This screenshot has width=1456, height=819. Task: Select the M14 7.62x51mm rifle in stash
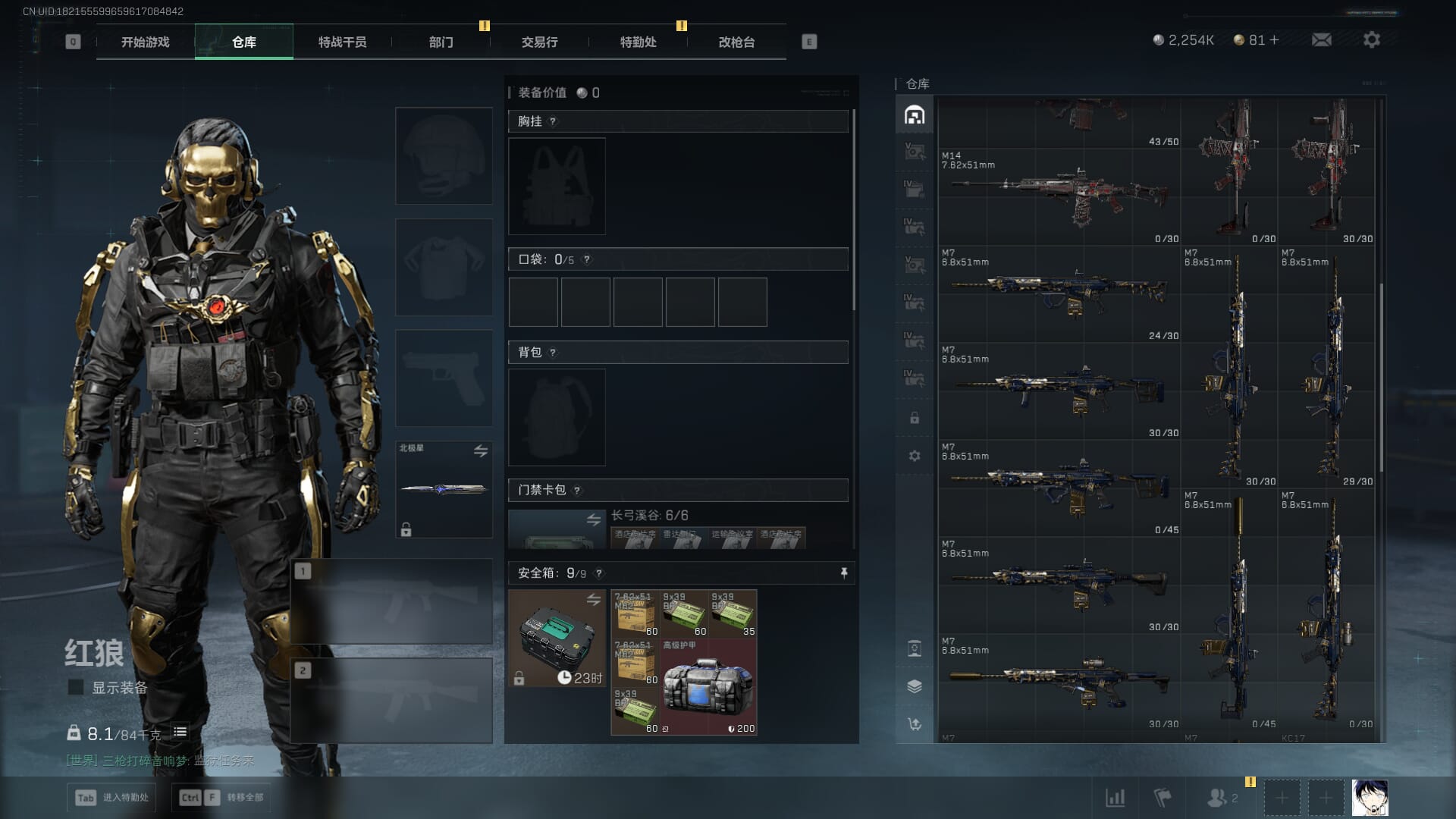(x=1059, y=196)
